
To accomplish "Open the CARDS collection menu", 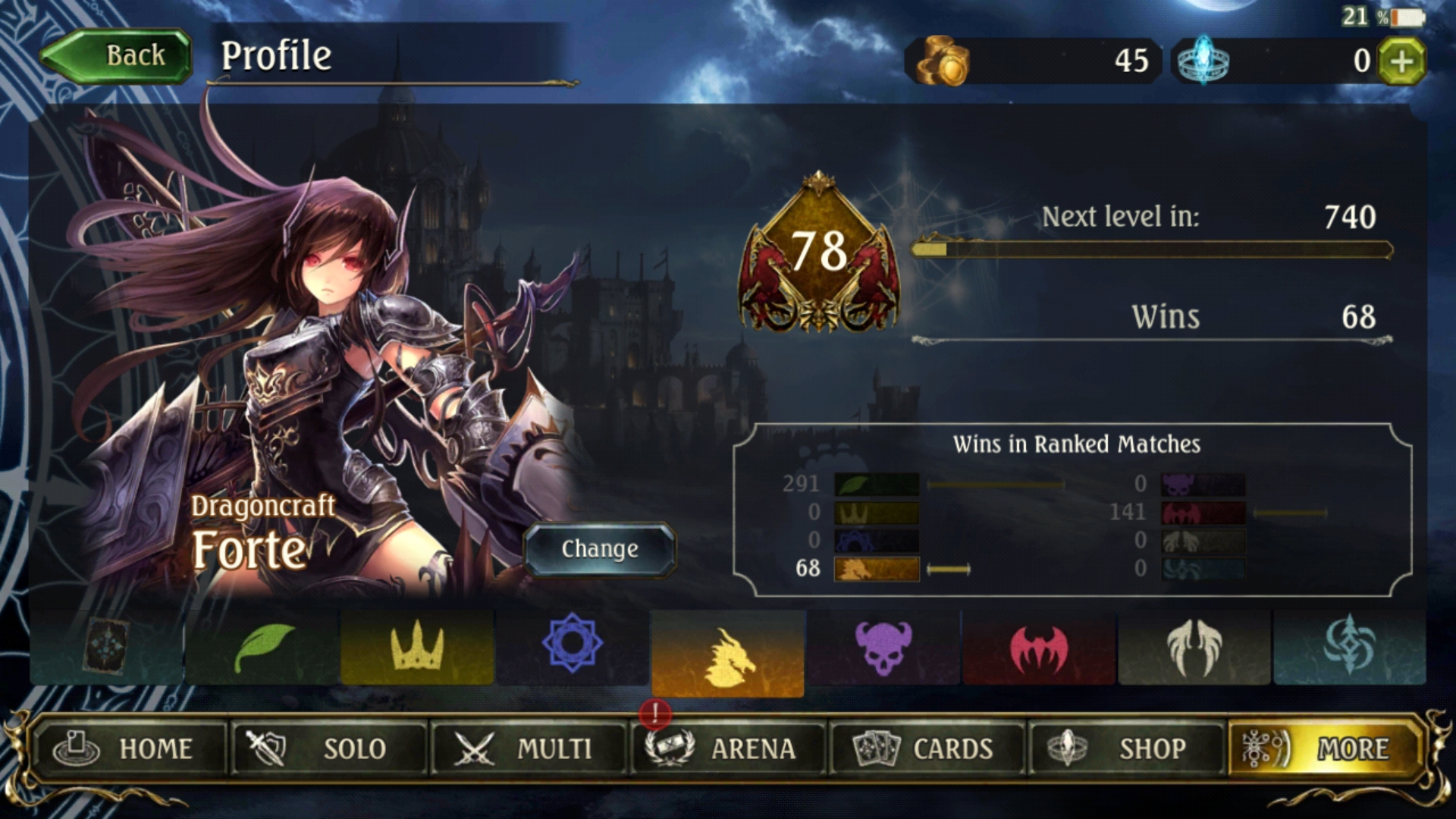I will (927, 748).
